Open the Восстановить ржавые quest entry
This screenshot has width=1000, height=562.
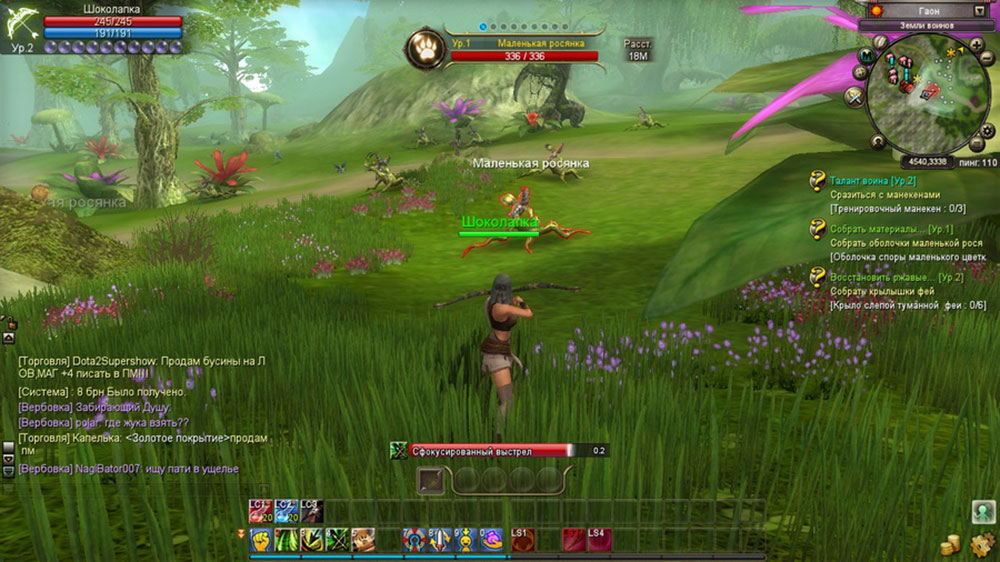[882, 277]
